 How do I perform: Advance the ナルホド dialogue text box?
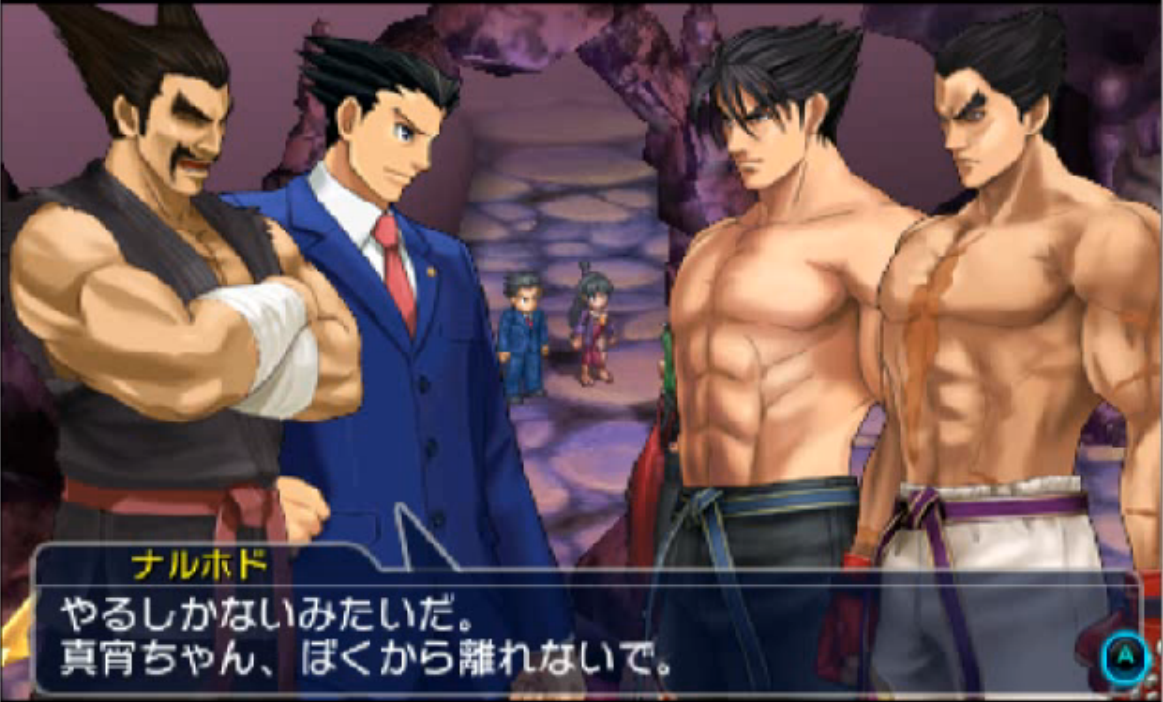click(x=1125, y=657)
